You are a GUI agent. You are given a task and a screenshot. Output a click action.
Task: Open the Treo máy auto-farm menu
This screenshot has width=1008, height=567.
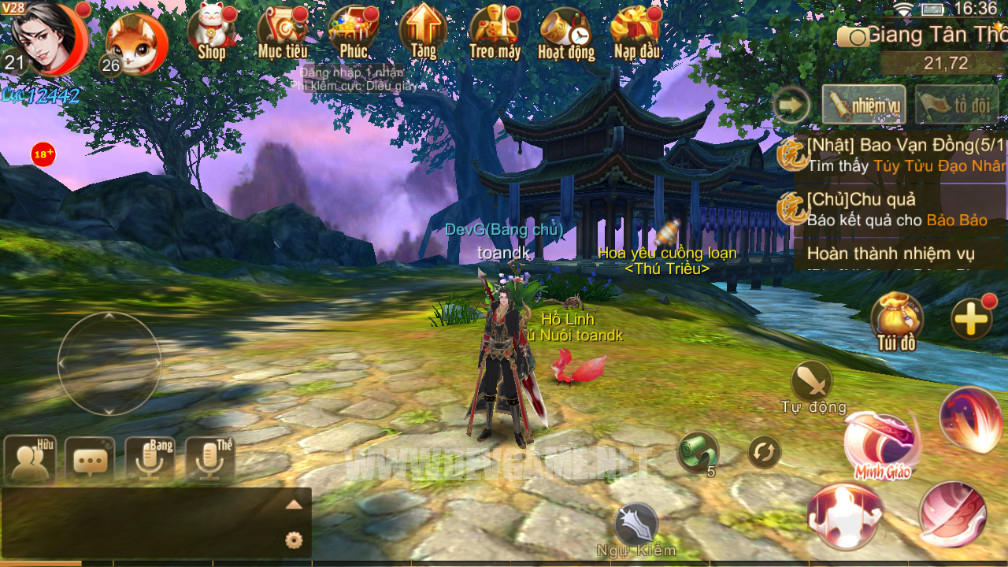[x=494, y=30]
